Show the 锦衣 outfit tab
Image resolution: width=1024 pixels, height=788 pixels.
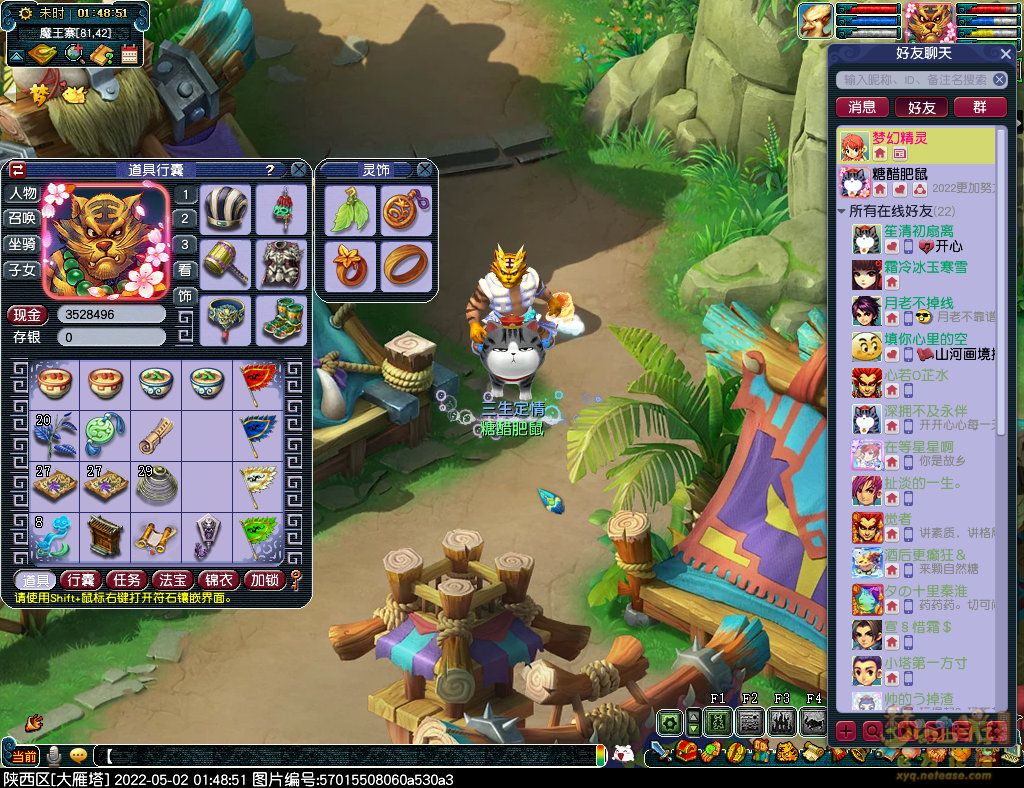click(x=219, y=580)
